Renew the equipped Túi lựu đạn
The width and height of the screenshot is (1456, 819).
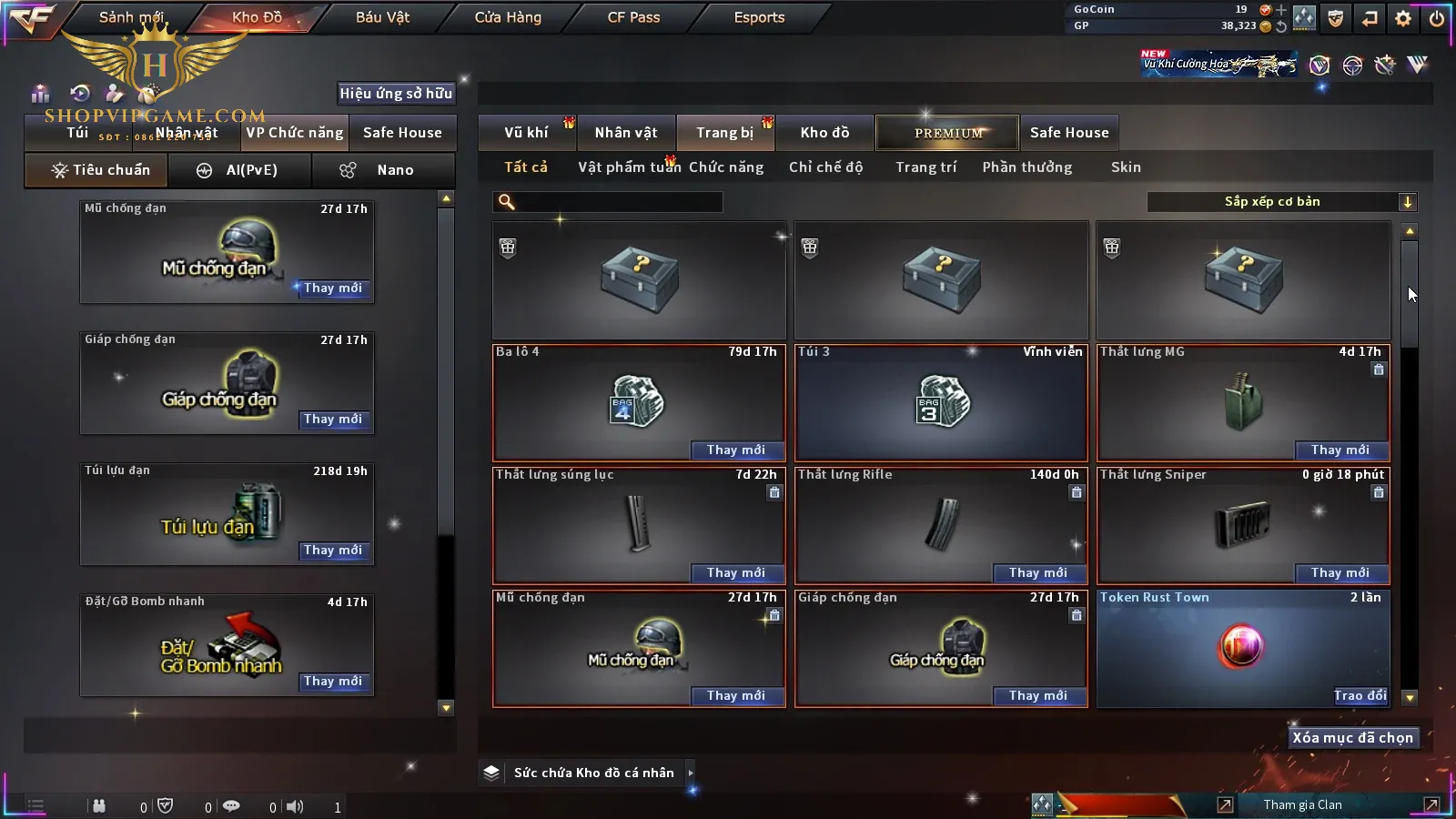333,551
